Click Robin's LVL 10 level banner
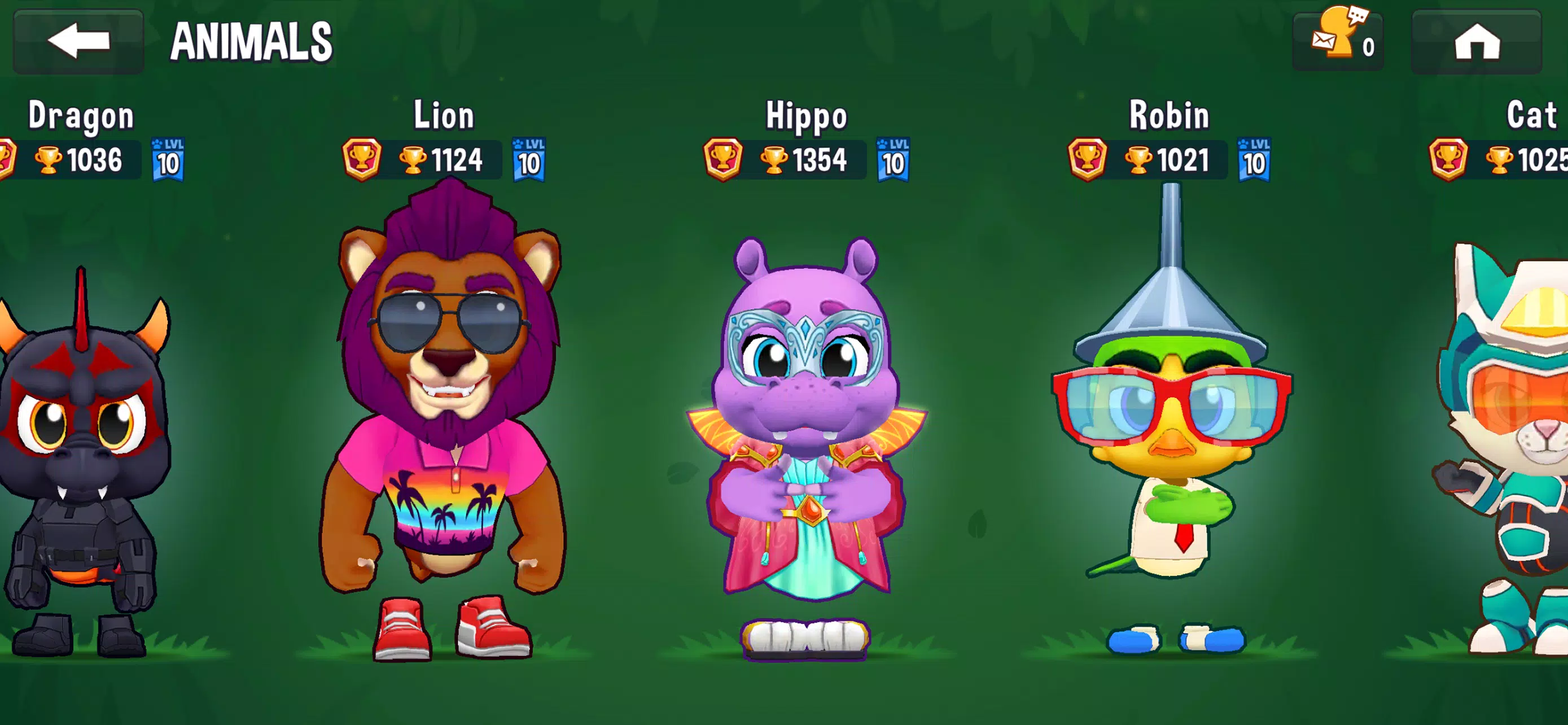The height and width of the screenshot is (725, 1568). tap(1257, 160)
